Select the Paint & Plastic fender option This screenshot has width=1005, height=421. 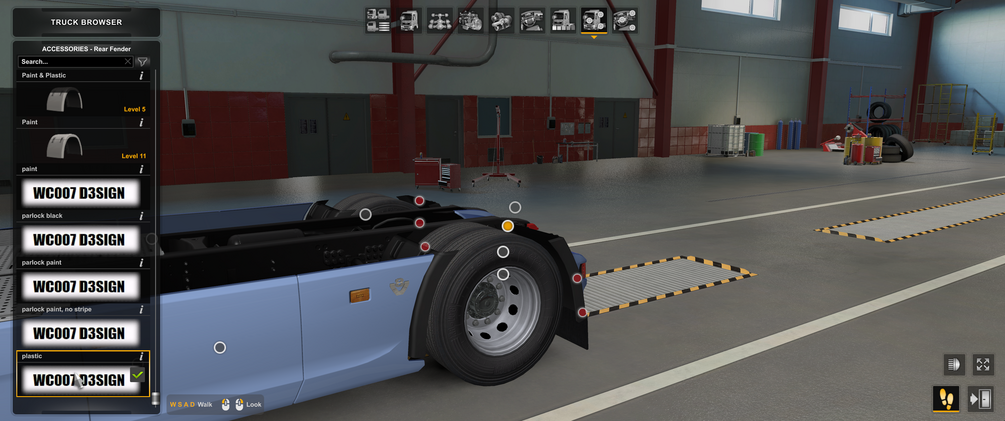click(x=82, y=100)
